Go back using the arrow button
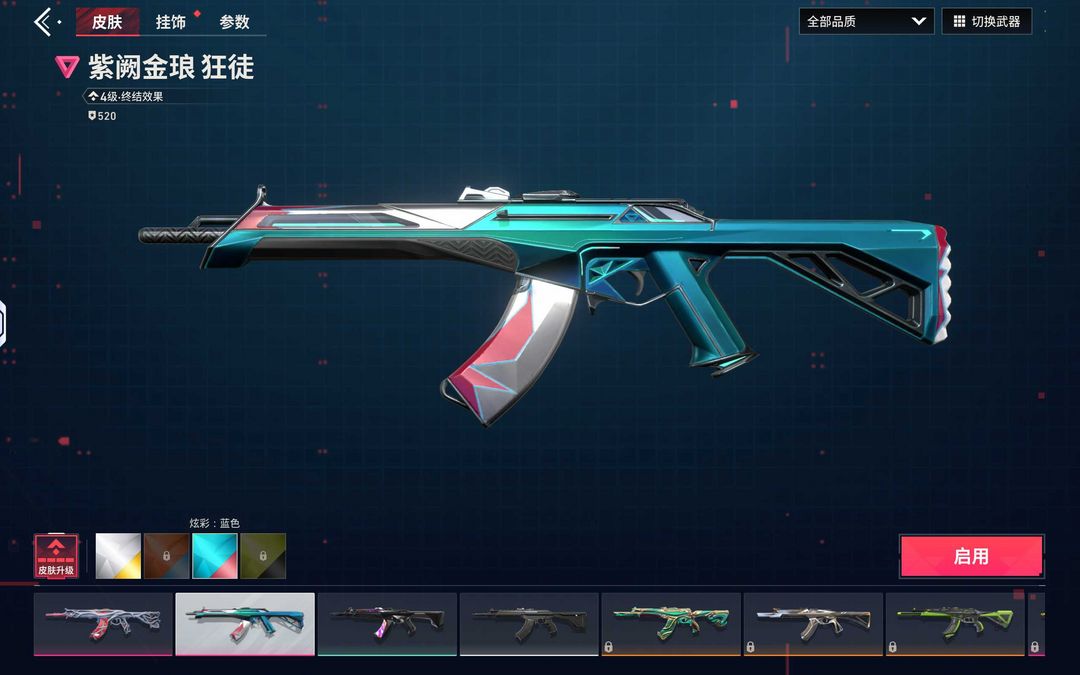 [44, 22]
